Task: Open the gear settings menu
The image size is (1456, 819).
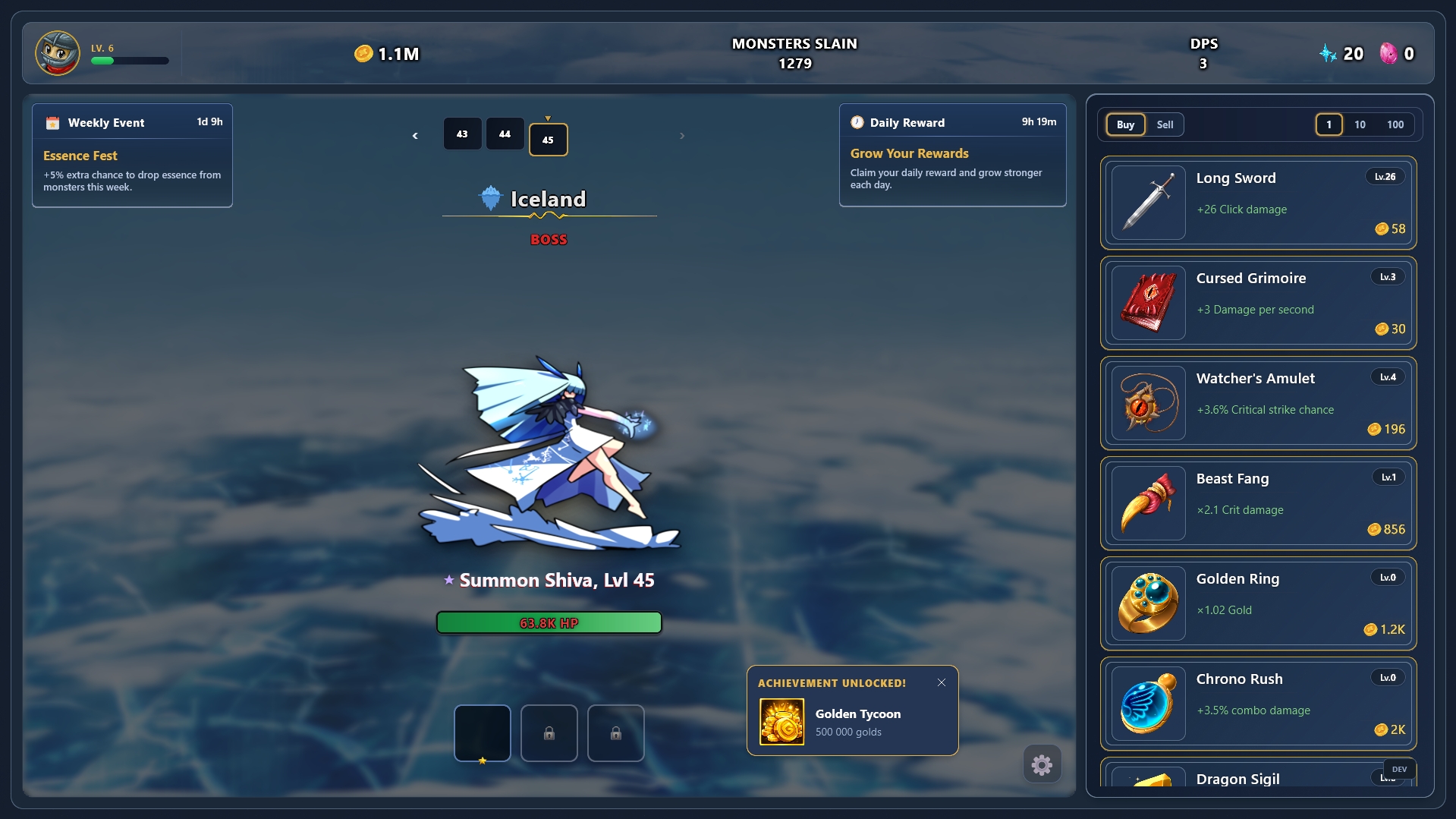Action: (x=1042, y=764)
